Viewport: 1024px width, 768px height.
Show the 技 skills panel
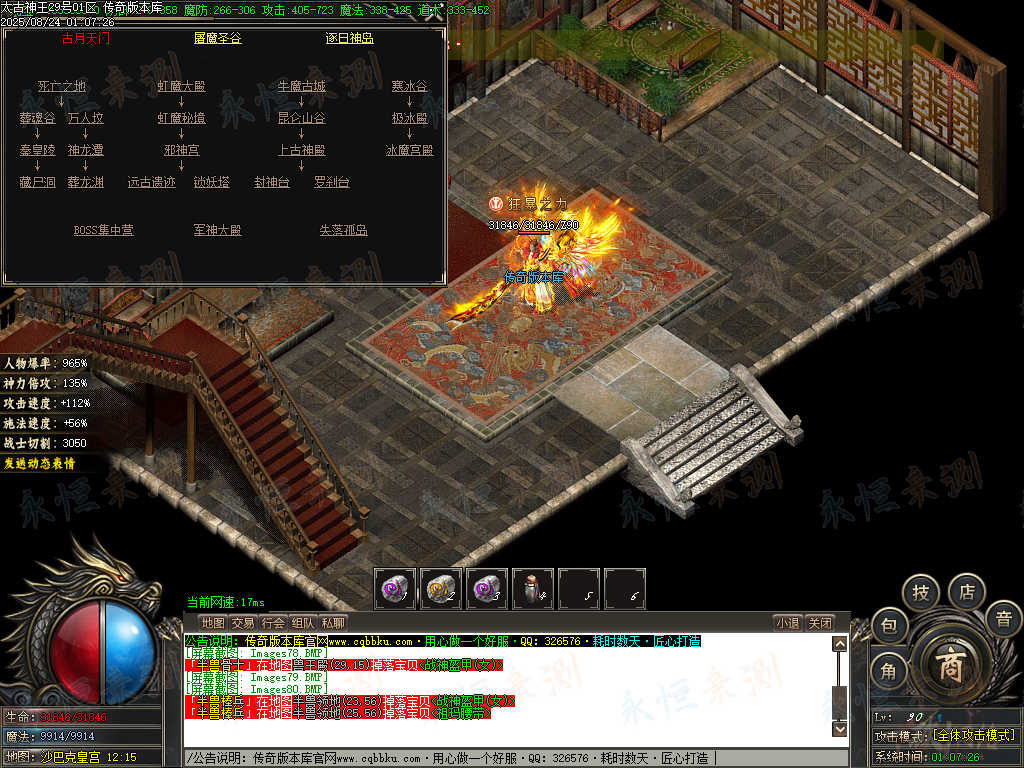pos(921,593)
